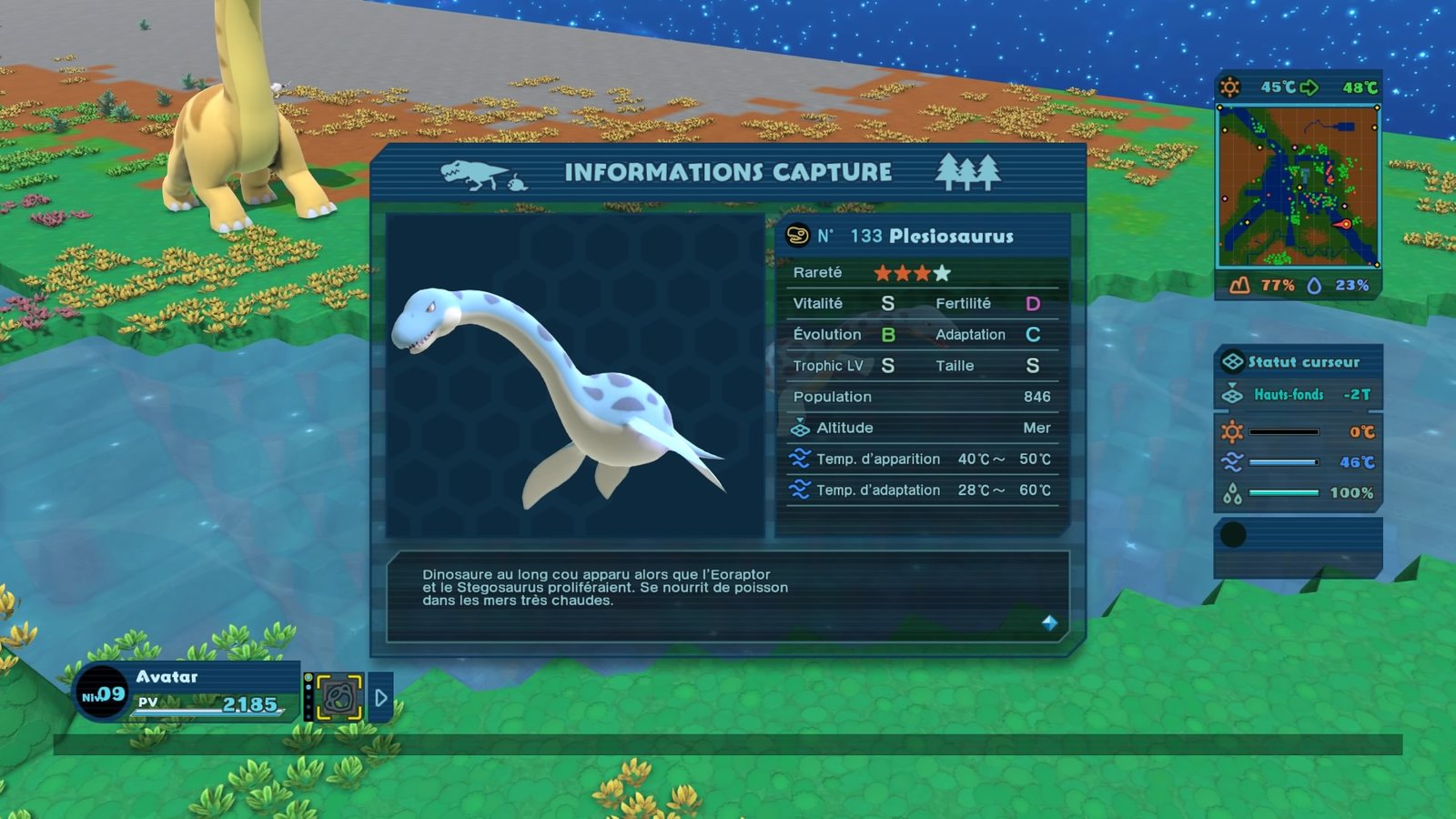
Task: Select the item slot with yellow brackets
Action: [339, 698]
